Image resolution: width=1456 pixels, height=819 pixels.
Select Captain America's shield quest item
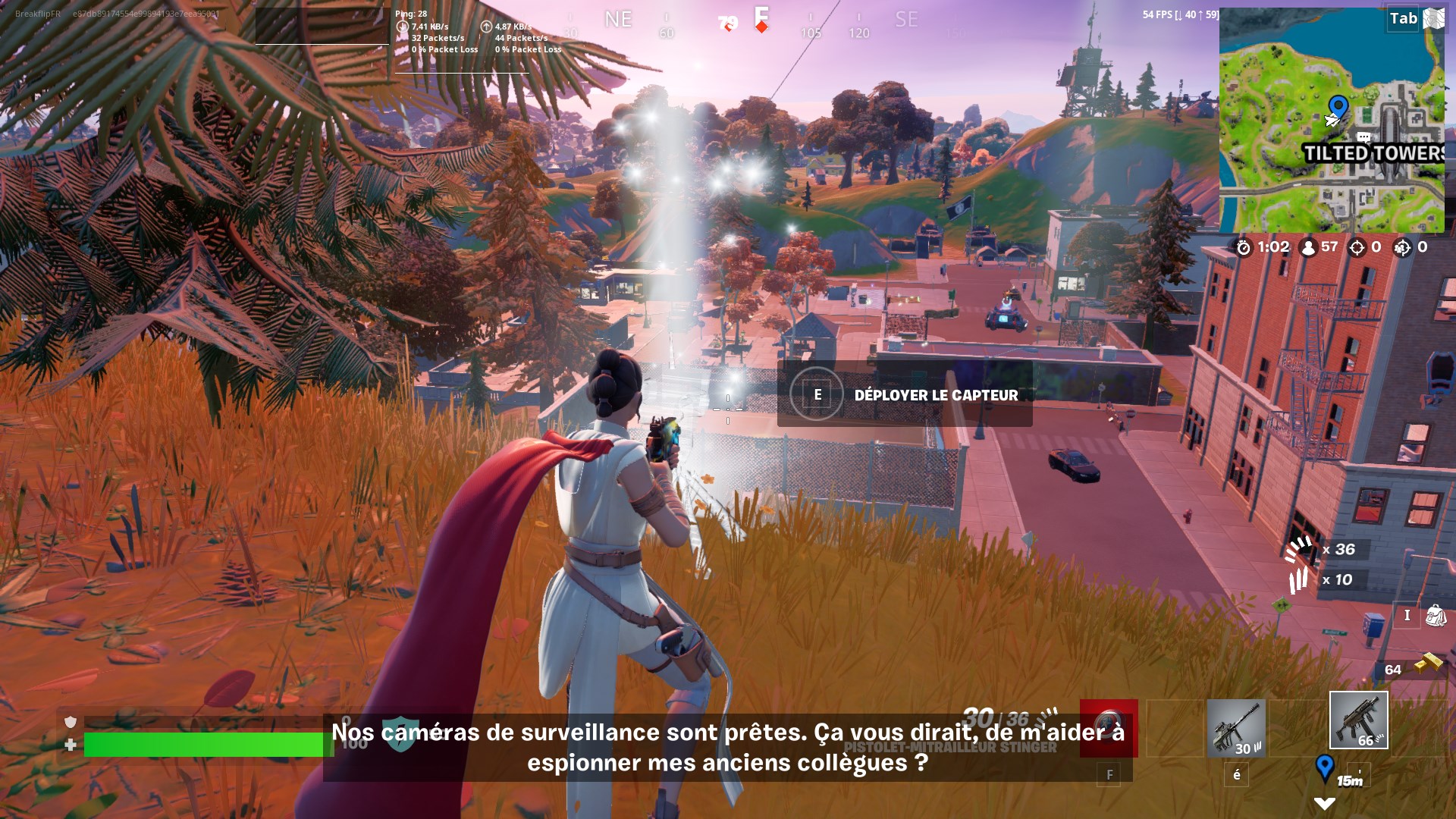click(1110, 730)
